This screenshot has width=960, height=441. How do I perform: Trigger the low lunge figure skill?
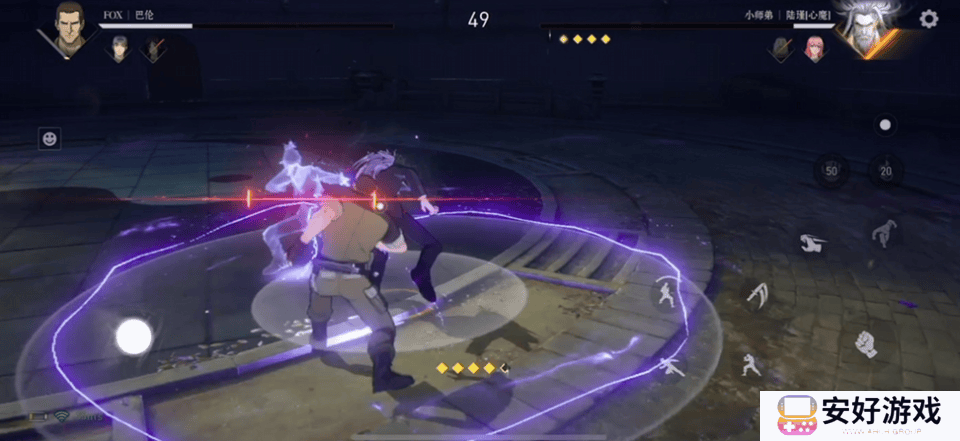[x=668, y=366]
